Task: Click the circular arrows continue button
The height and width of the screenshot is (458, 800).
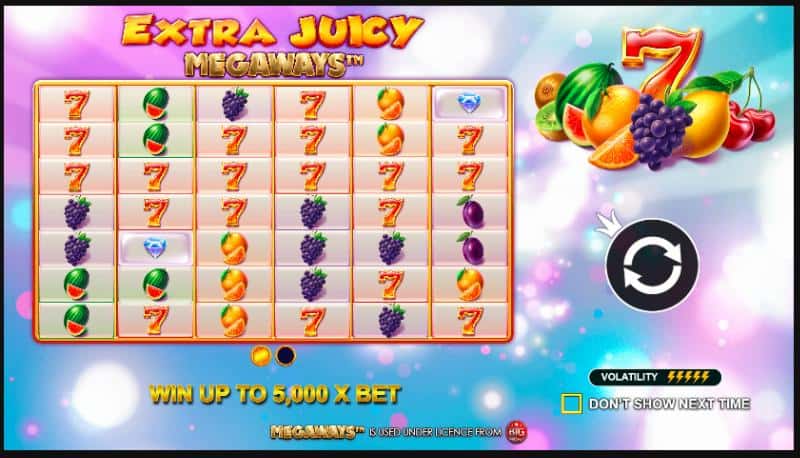Action: tap(651, 264)
